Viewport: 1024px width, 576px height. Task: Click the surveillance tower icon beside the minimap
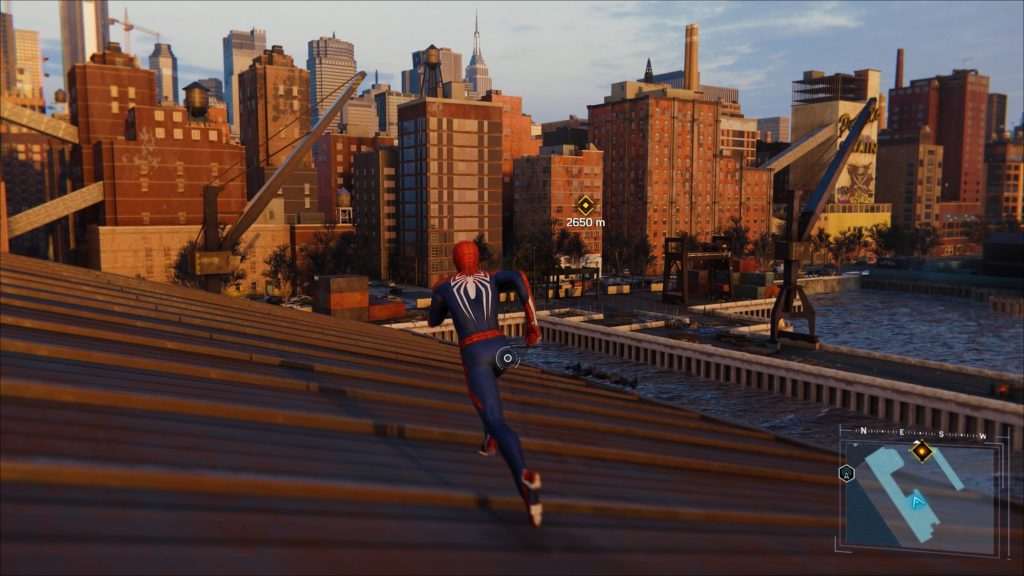click(847, 473)
